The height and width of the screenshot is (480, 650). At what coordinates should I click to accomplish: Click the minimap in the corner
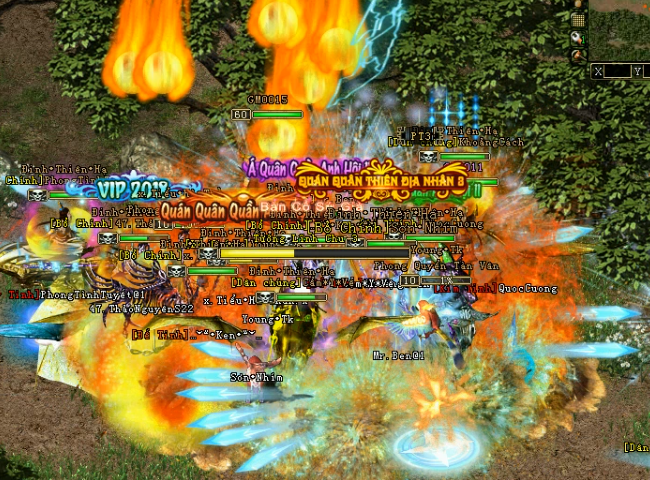[620, 28]
